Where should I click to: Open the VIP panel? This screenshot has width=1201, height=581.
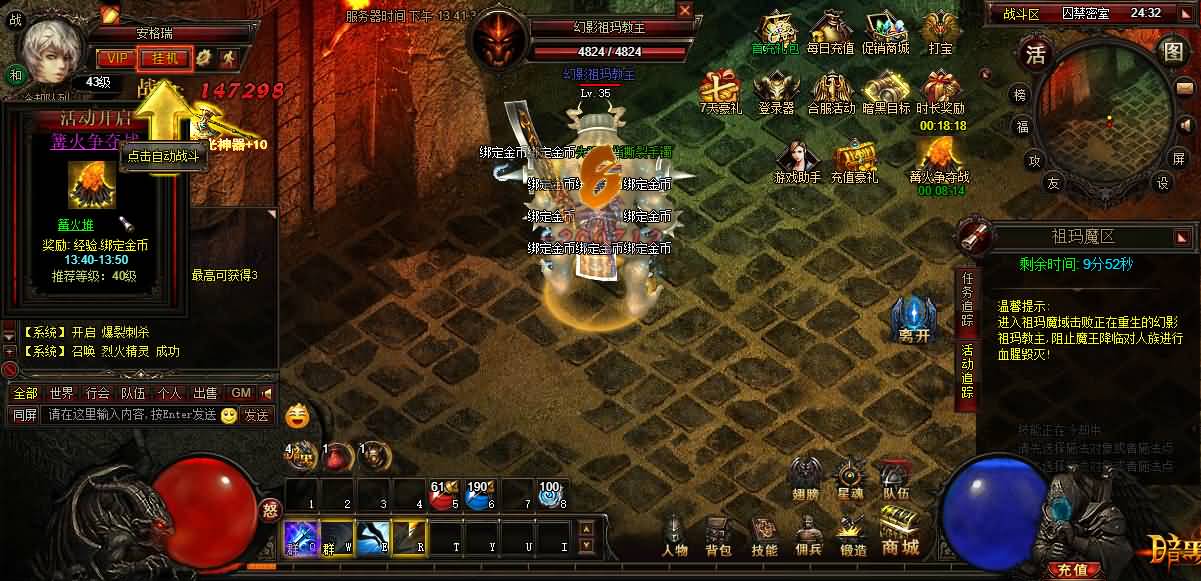pyautogui.click(x=118, y=58)
